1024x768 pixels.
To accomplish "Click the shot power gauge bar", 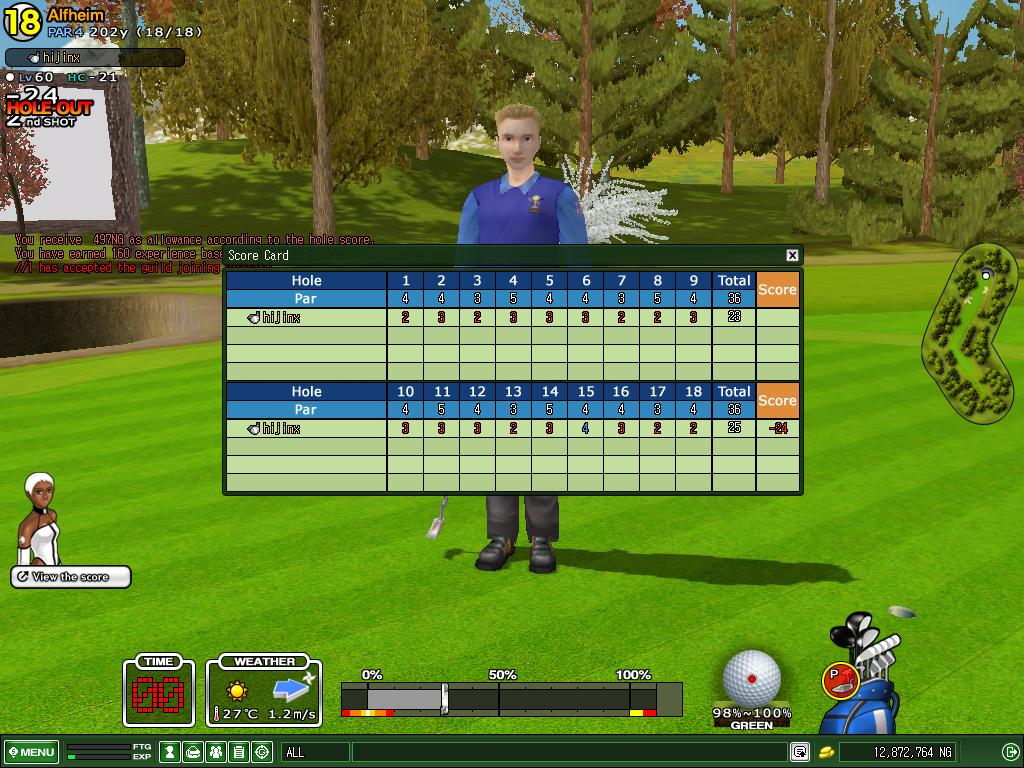I will click(x=511, y=698).
